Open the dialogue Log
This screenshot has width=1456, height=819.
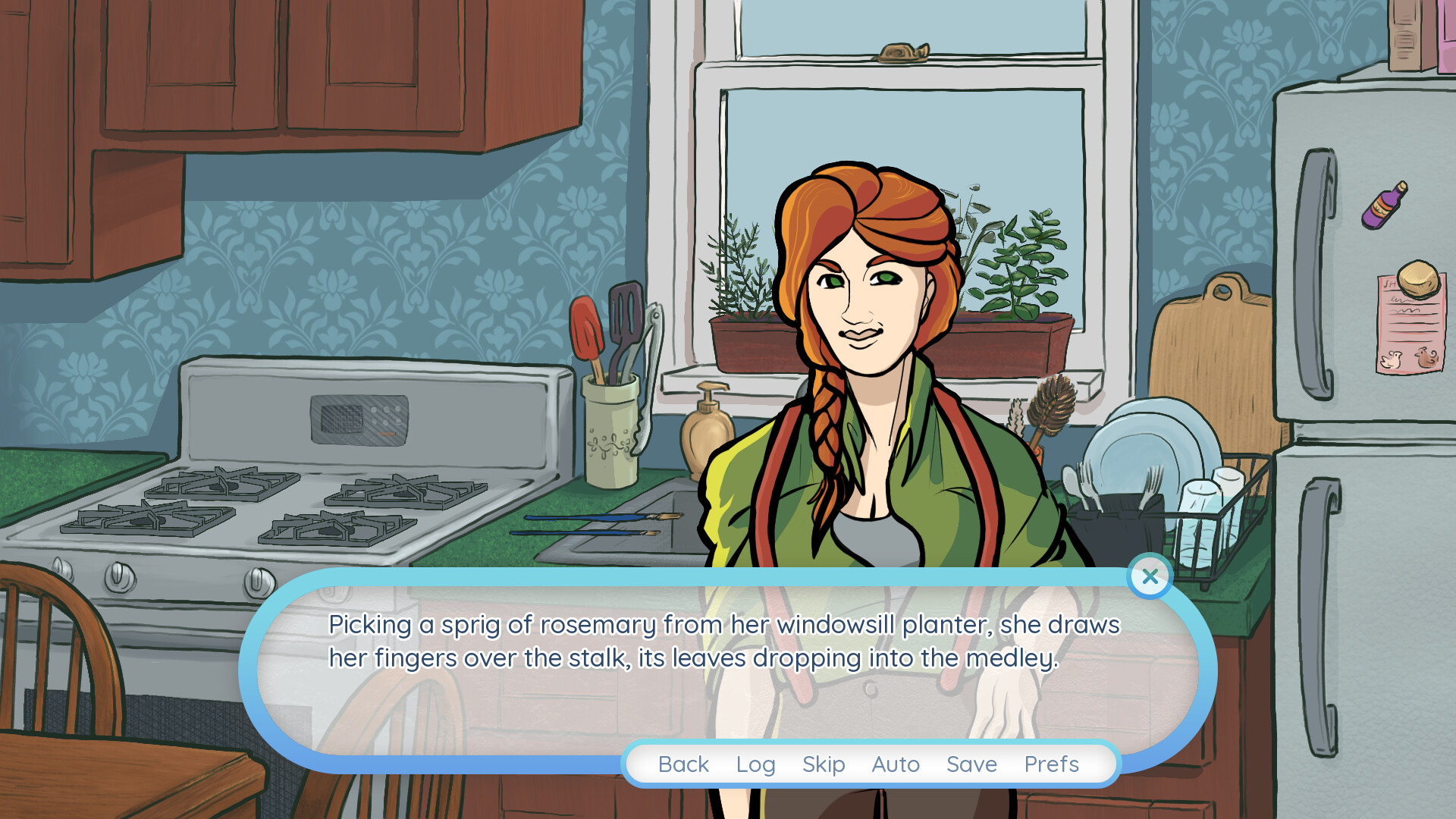point(755,764)
